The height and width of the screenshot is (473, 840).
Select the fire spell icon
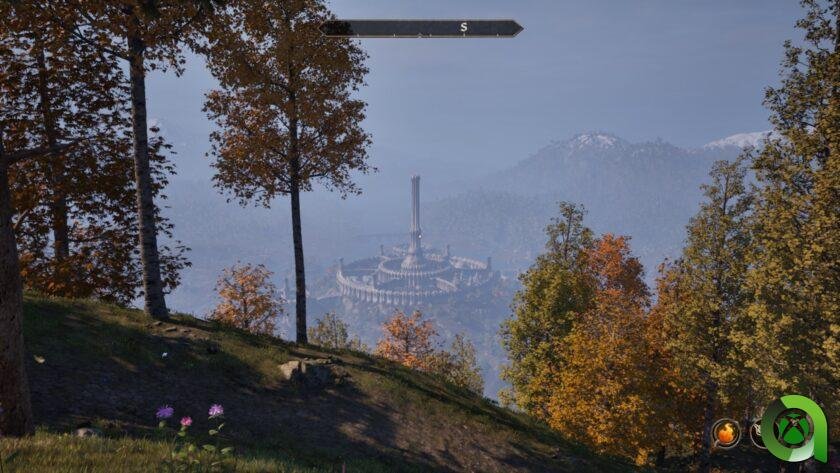pos(726,433)
